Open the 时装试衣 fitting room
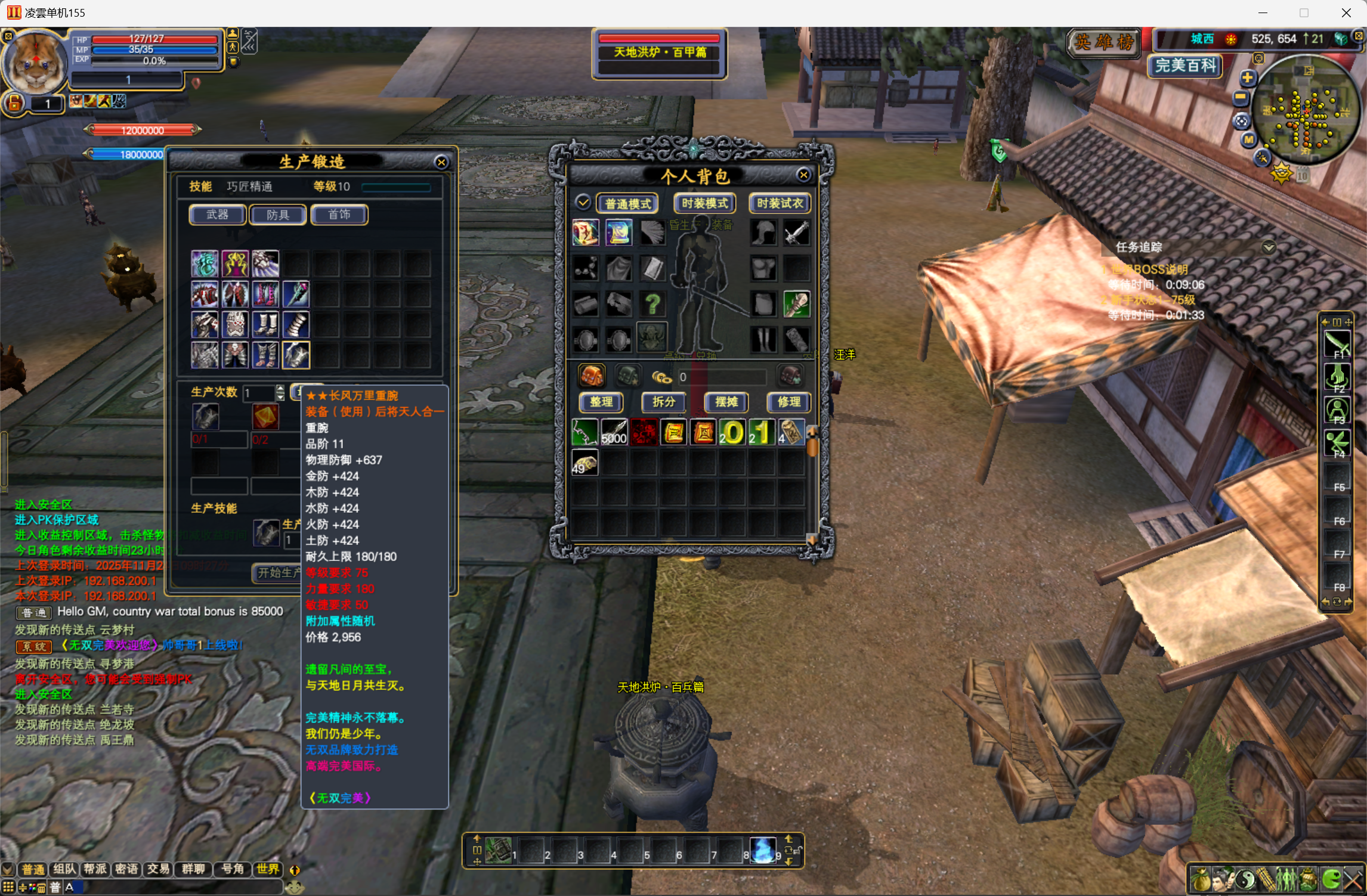The image size is (1367, 896). [x=780, y=204]
